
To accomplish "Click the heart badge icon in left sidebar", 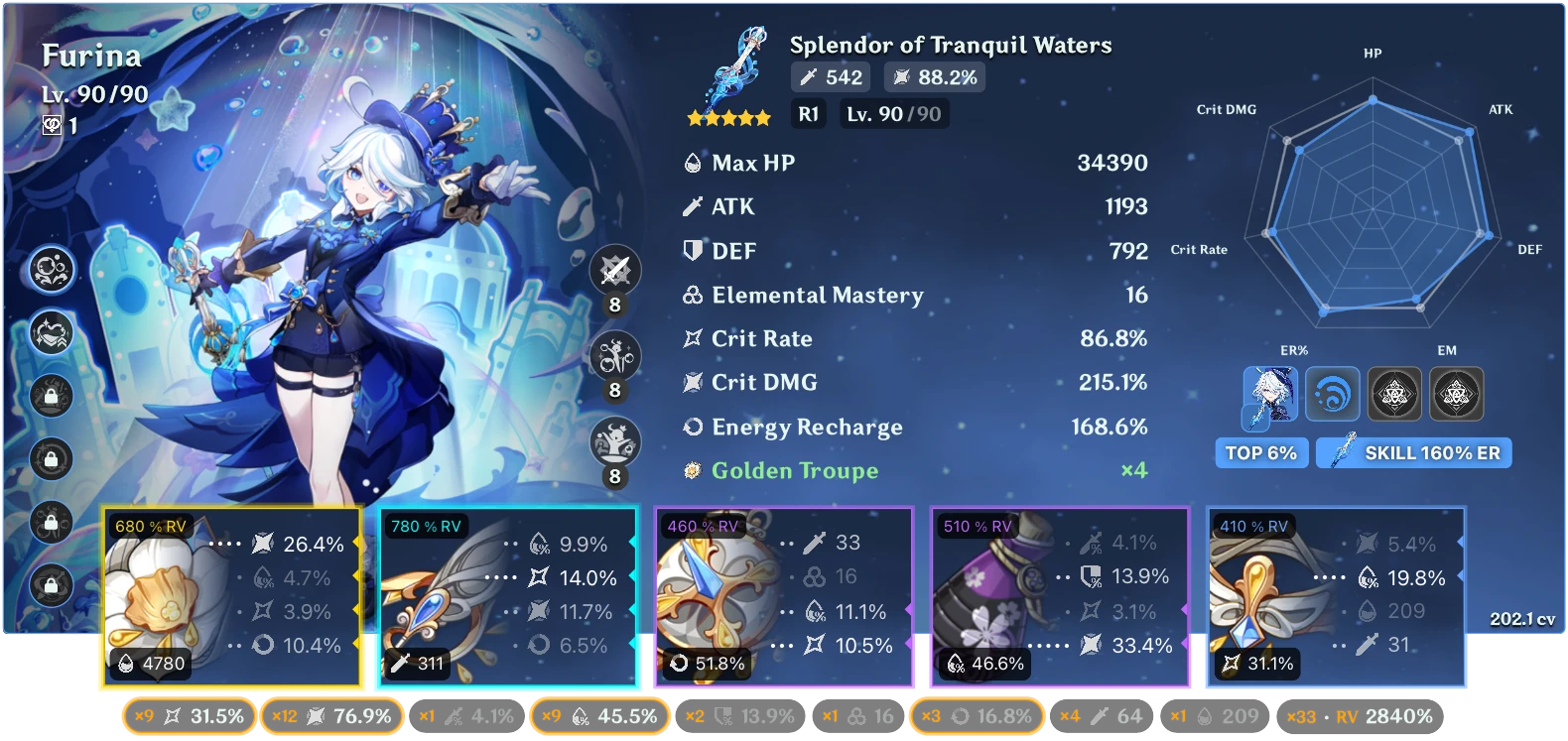I will click(x=52, y=333).
